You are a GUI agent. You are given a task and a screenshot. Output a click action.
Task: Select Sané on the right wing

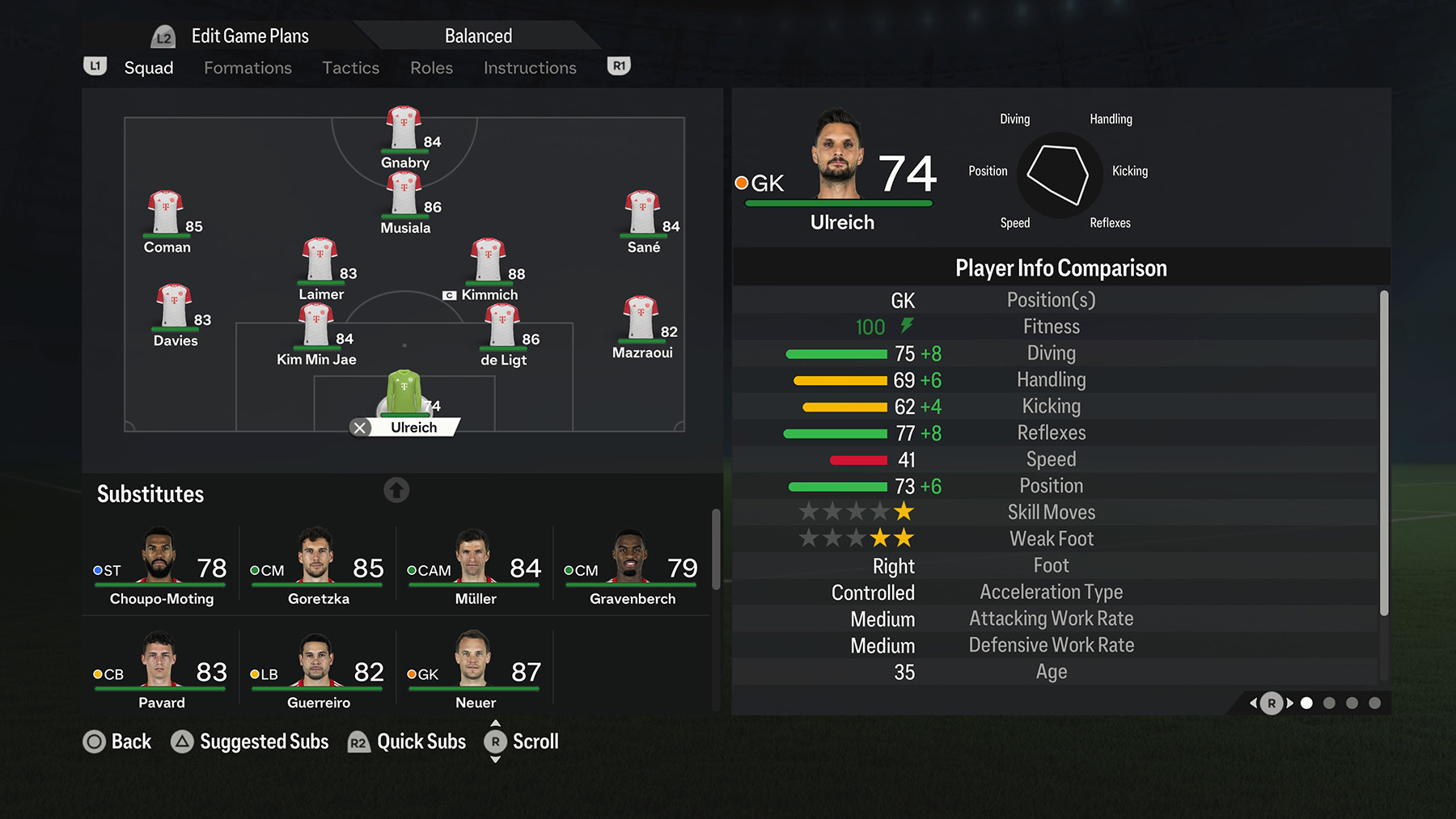point(641,212)
